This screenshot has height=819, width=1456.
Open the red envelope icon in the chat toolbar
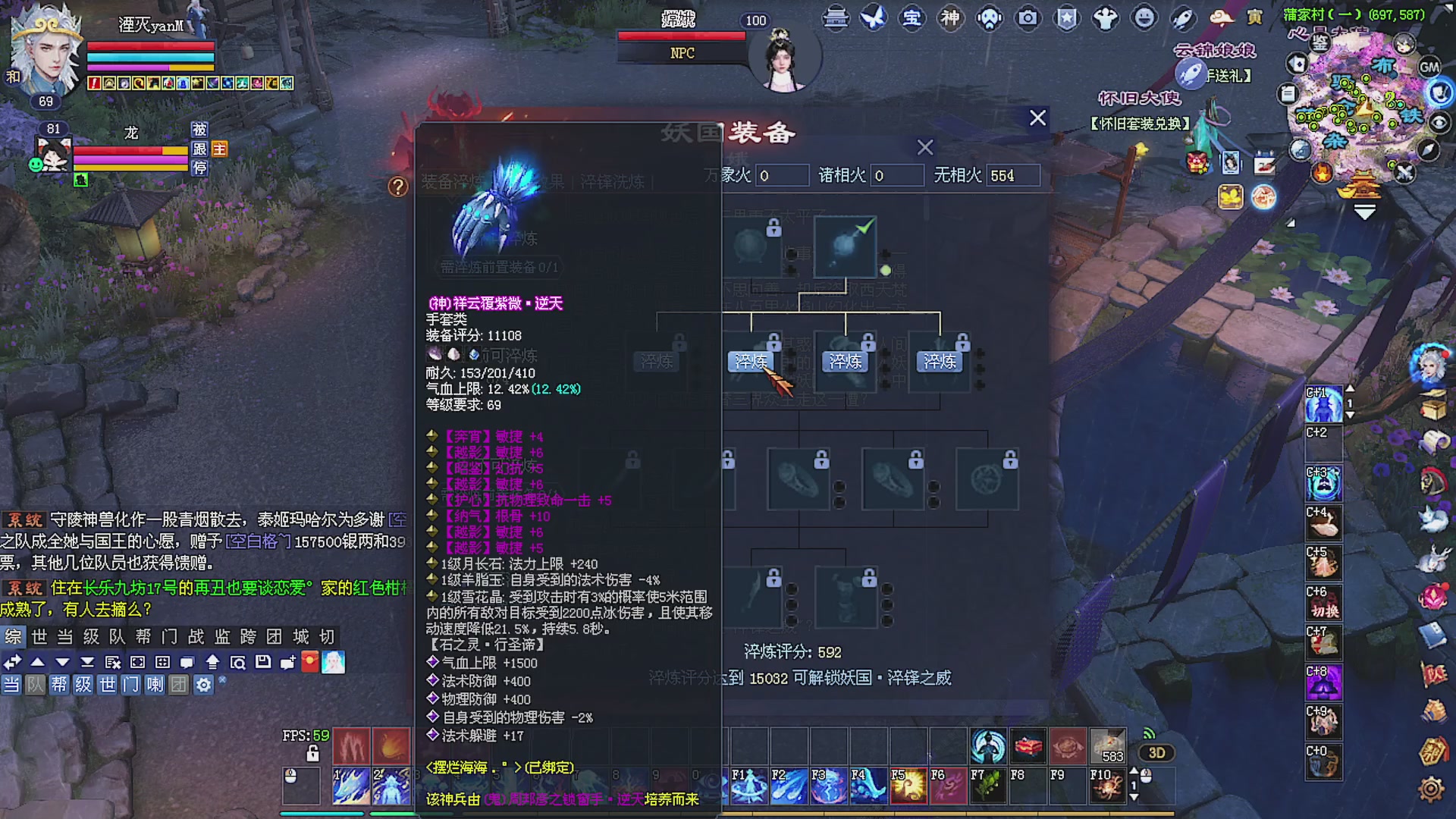(x=309, y=662)
